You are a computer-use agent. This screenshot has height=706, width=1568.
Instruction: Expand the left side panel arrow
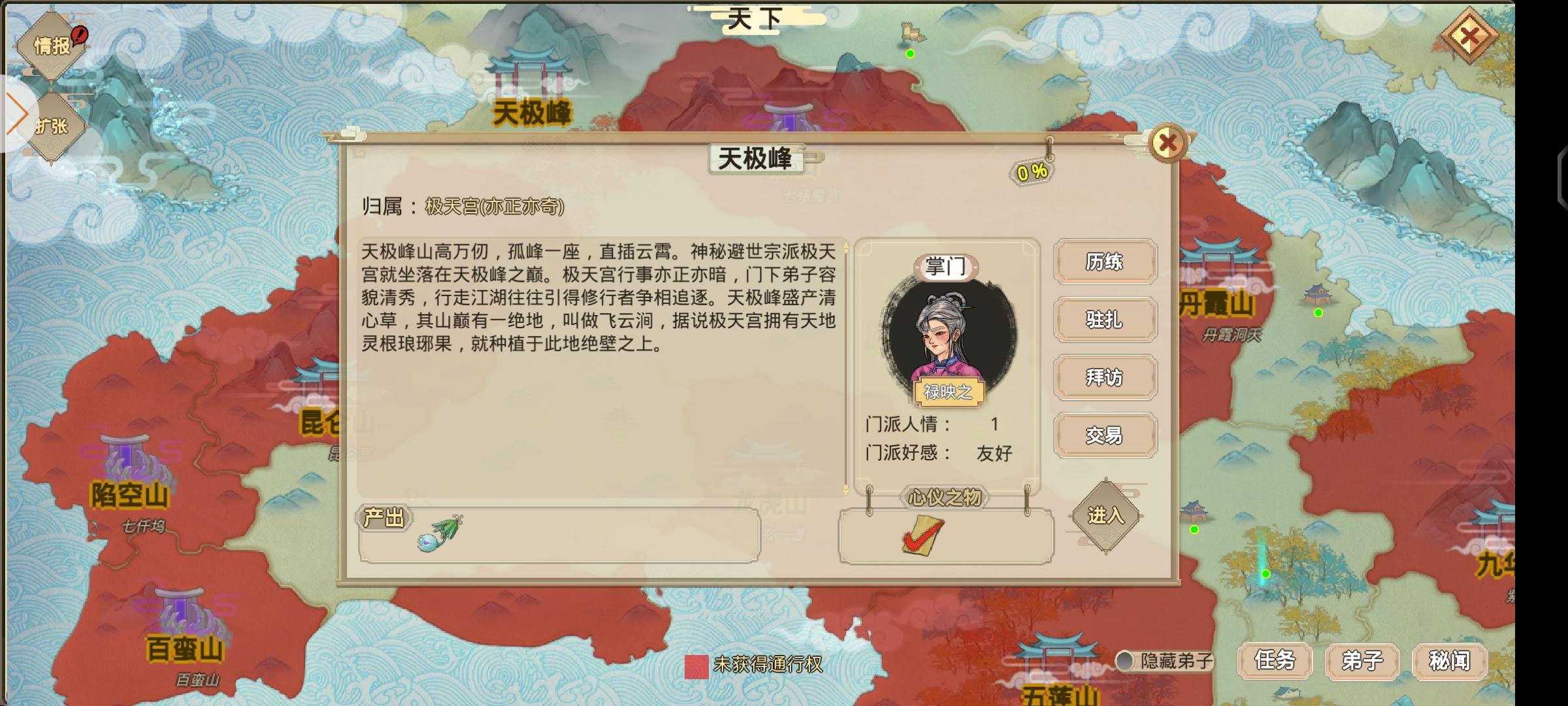click(18, 113)
